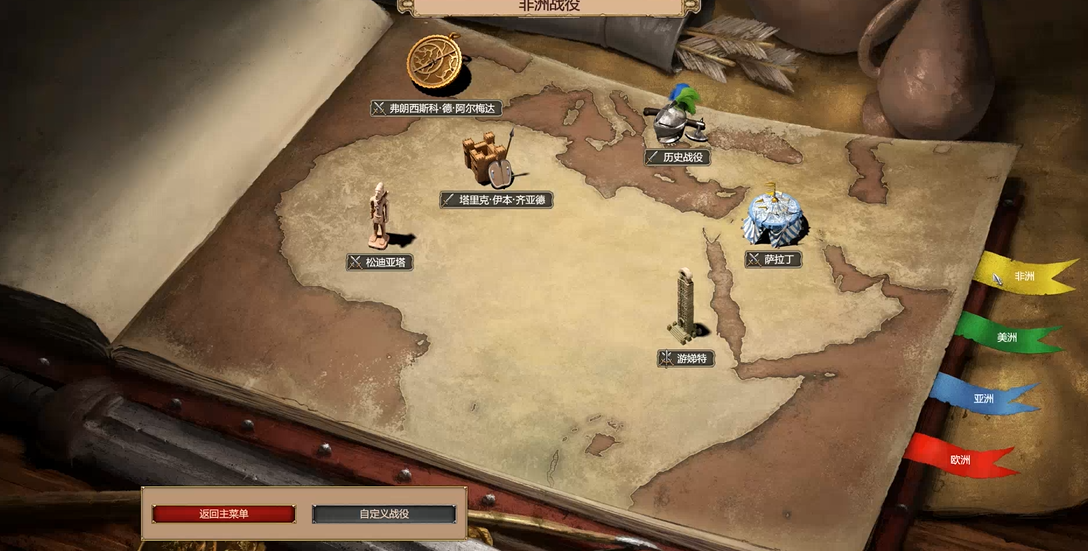Switch to the red 欧洲 flag tab

tap(960, 460)
